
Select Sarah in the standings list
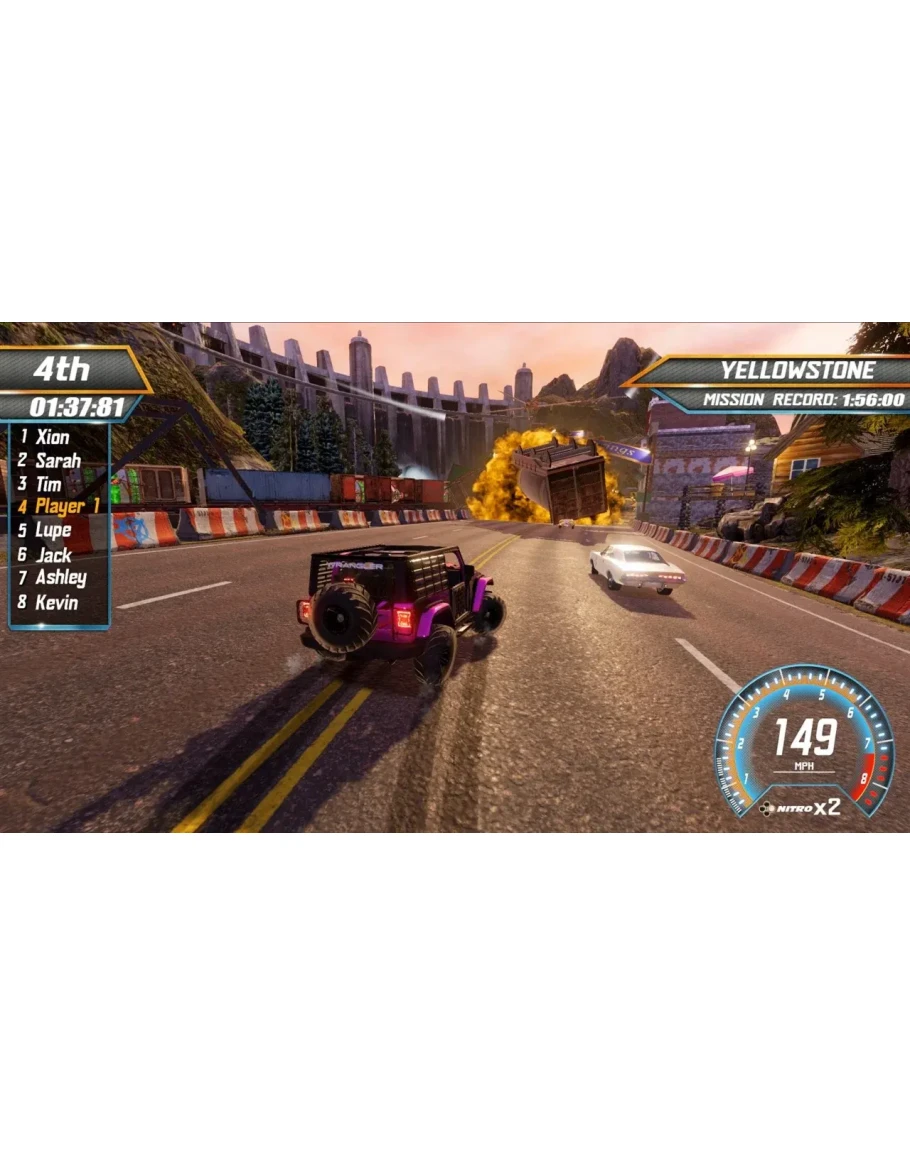point(57,461)
